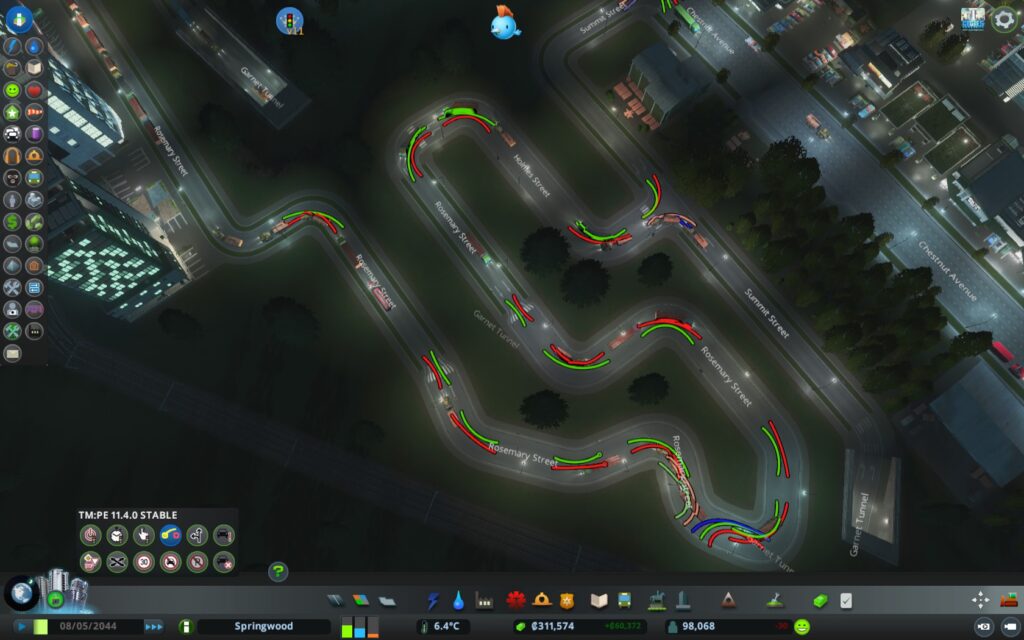Select the TM:PE speed limit 30 tool
Viewport: 1024px width, 640px height.
pyautogui.click(x=144, y=562)
